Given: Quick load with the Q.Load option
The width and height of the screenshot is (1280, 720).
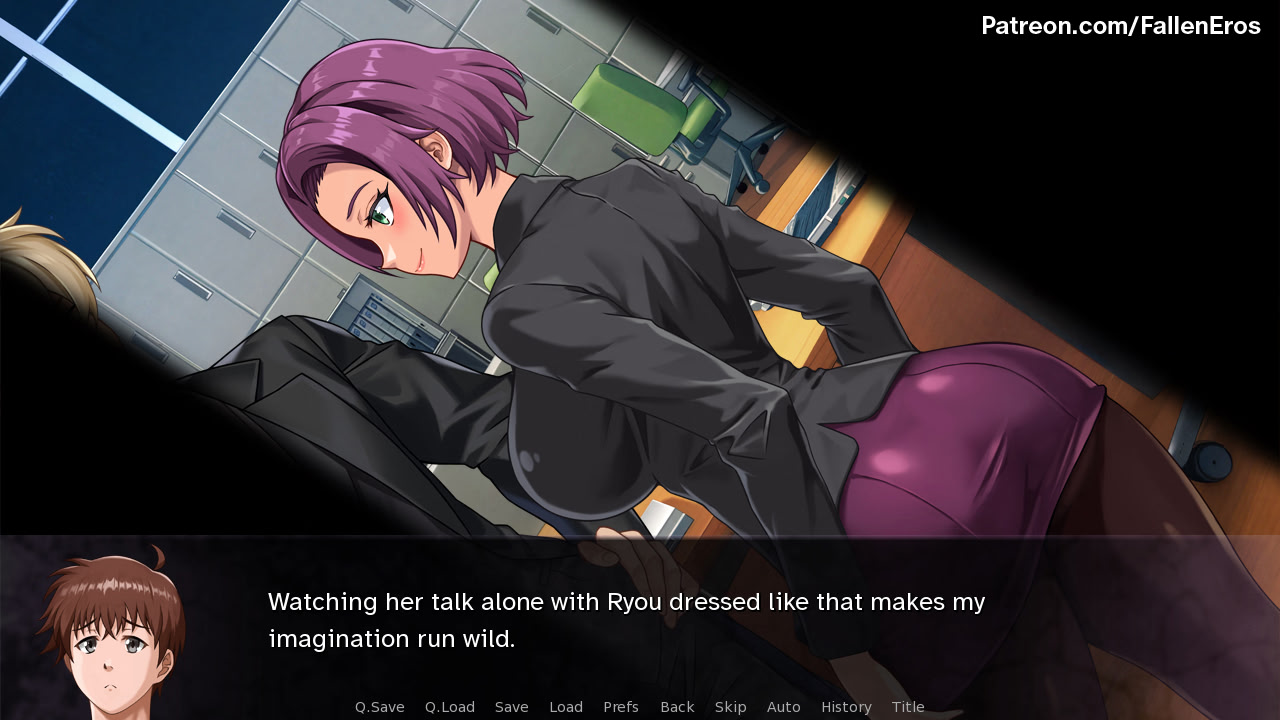Looking at the screenshot, I should click(x=448, y=706).
